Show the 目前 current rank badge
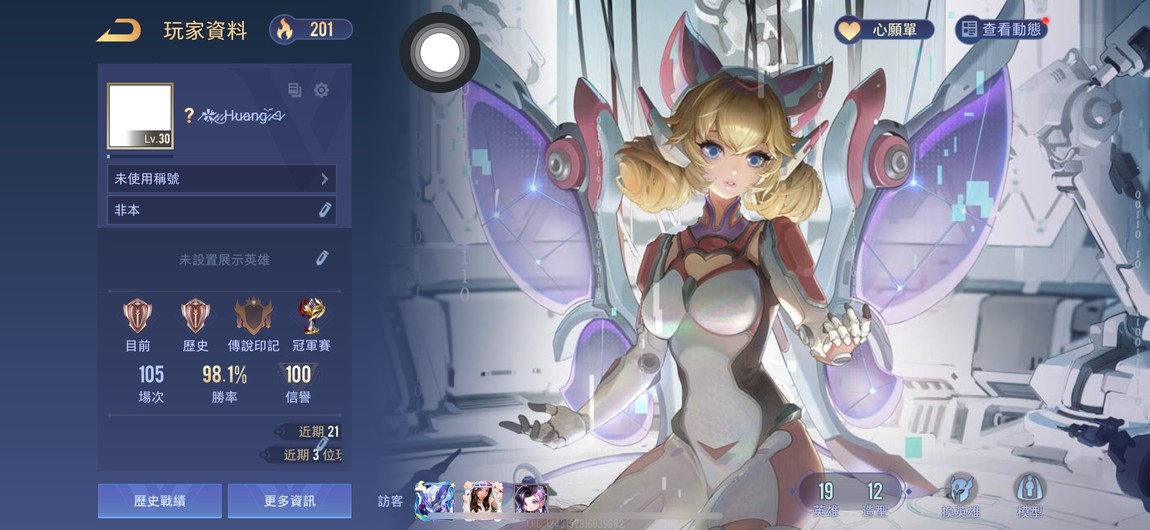 138,317
